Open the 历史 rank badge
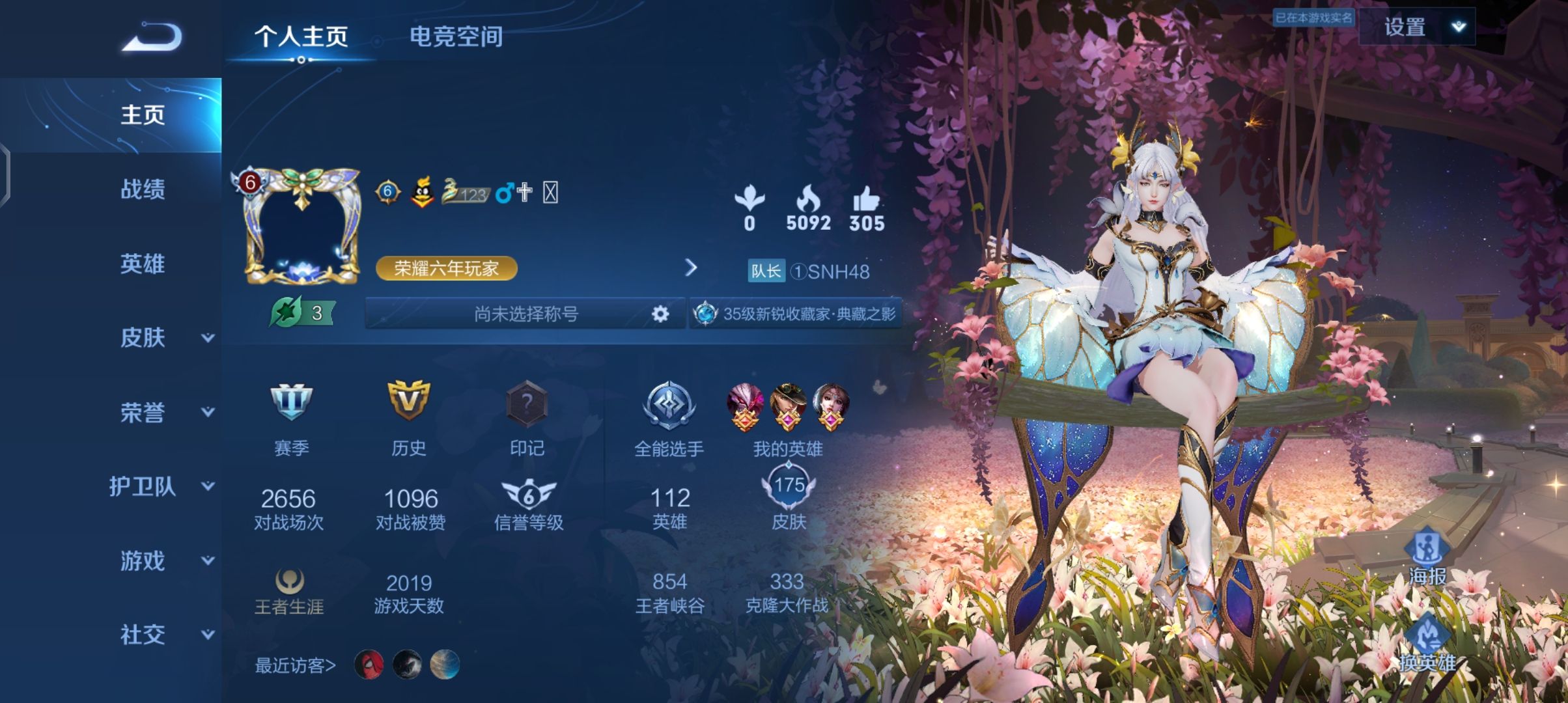Screen dimensions: 1568x703 (408, 417)
